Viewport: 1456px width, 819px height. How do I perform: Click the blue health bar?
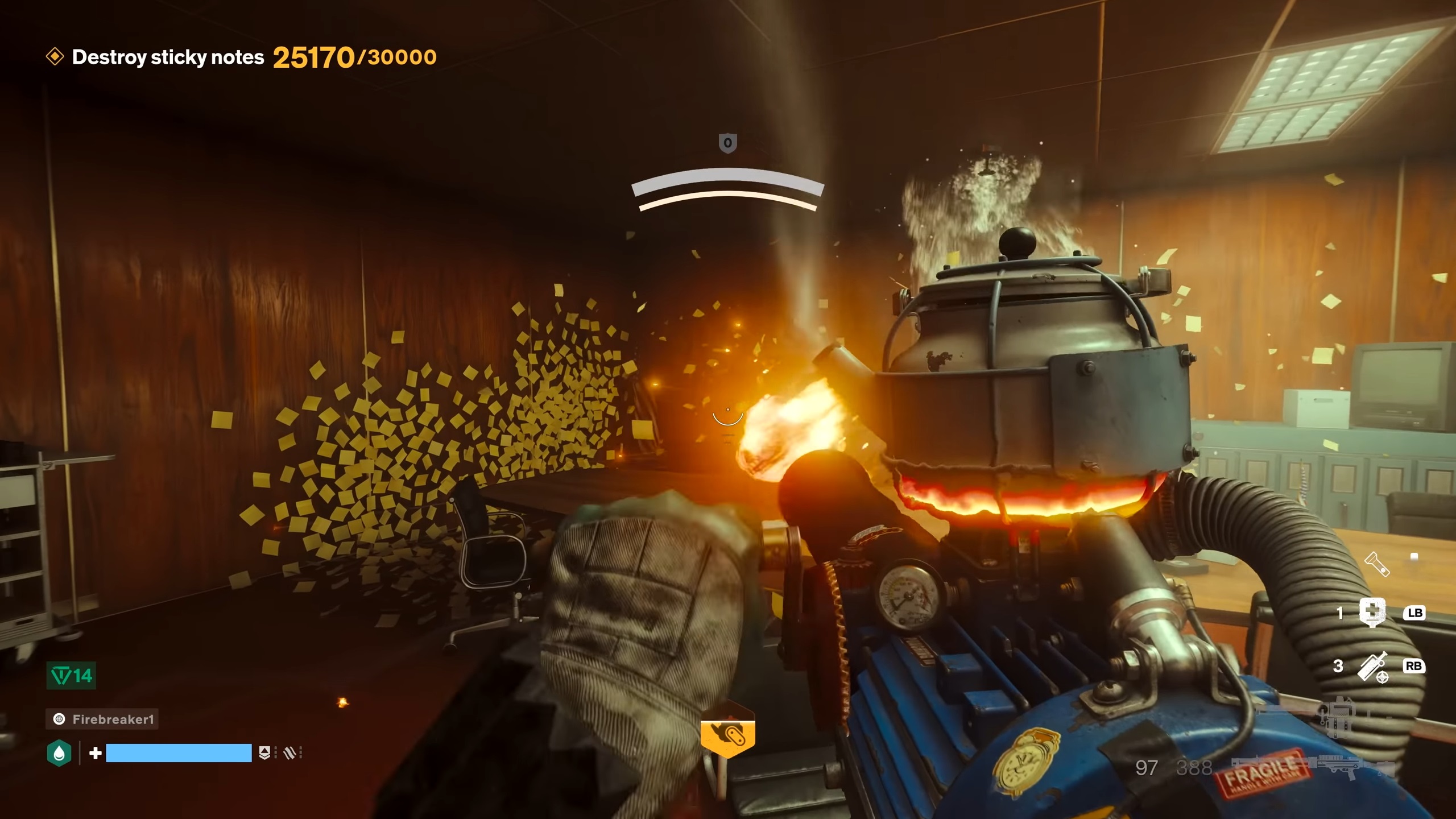pos(179,754)
